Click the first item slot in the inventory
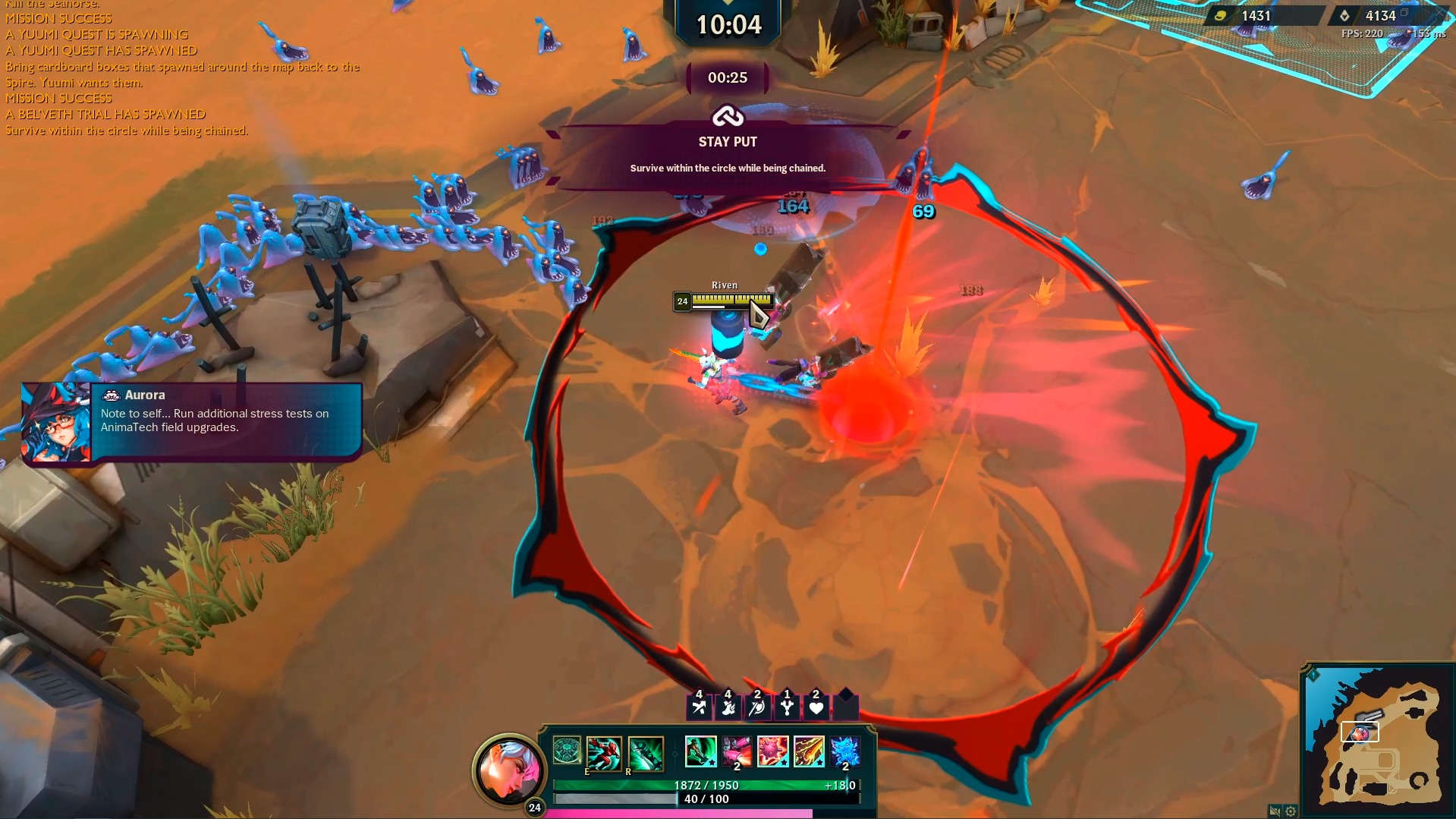 (701, 751)
